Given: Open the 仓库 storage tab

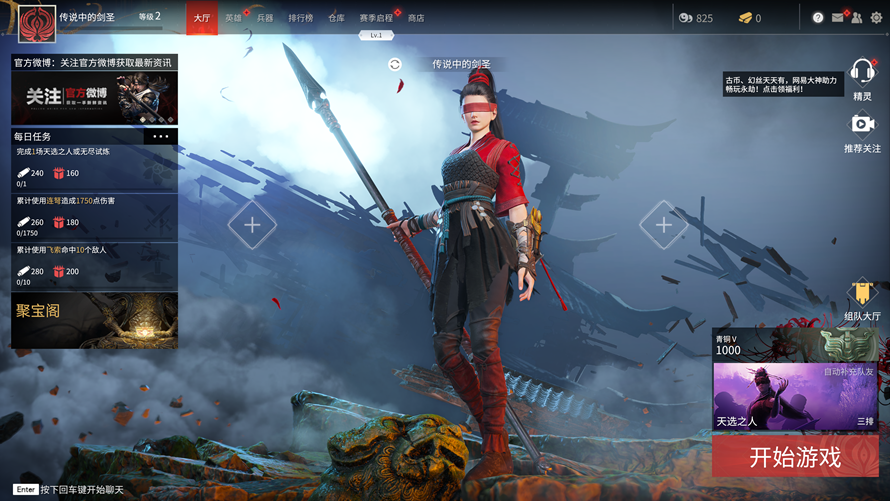Looking at the screenshot, I should pos(336,18).
